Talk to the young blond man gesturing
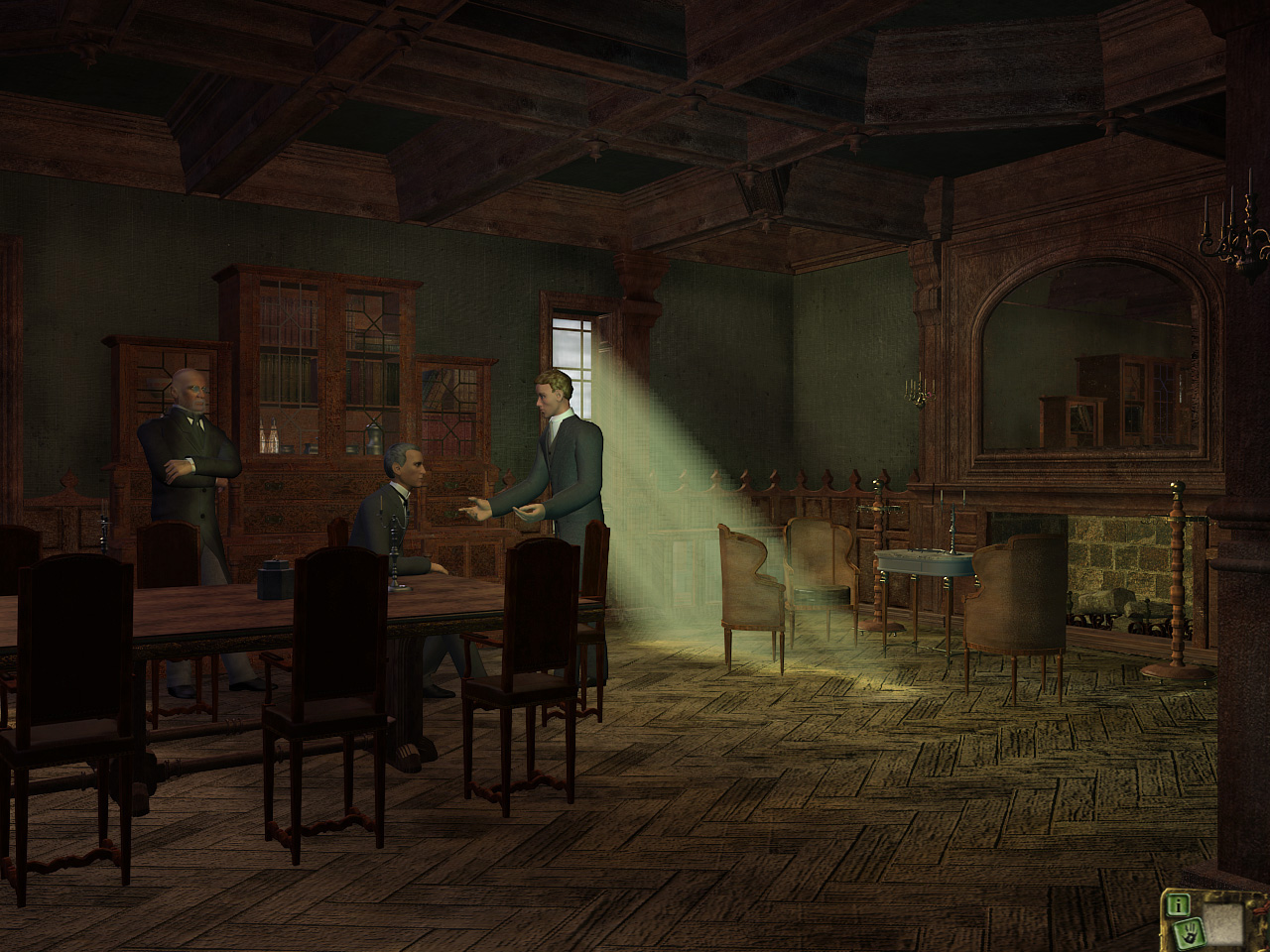 coord(561,426)
